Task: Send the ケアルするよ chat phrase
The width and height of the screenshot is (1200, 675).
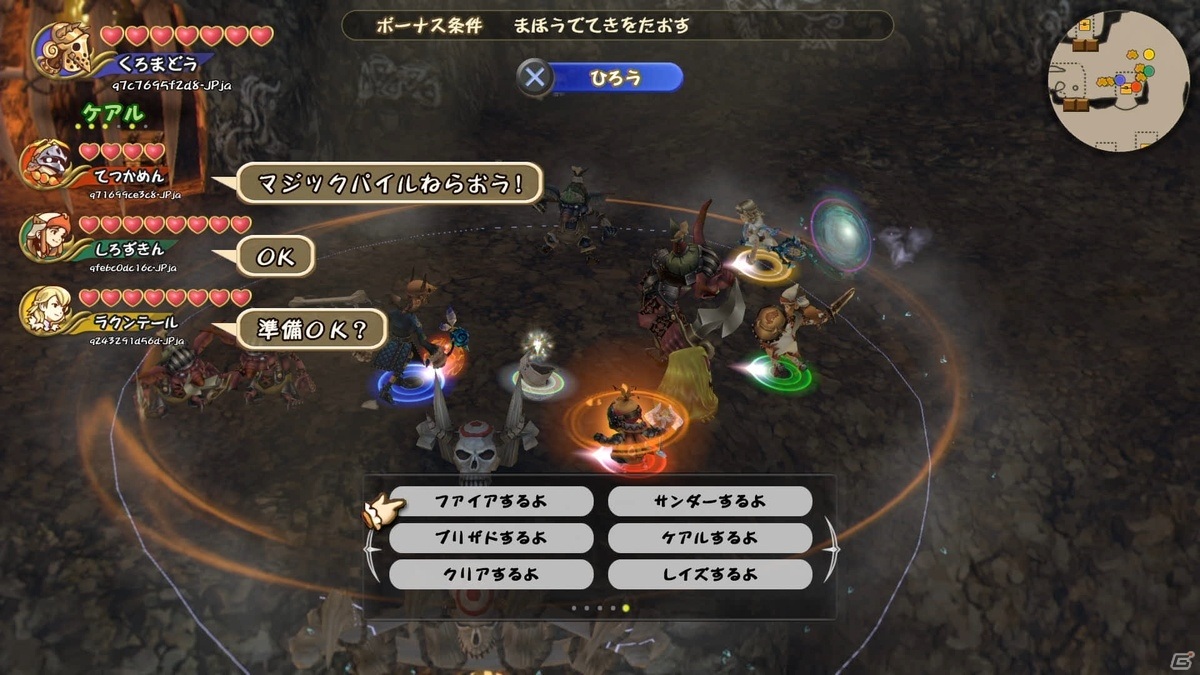Action: pos(709,538)
